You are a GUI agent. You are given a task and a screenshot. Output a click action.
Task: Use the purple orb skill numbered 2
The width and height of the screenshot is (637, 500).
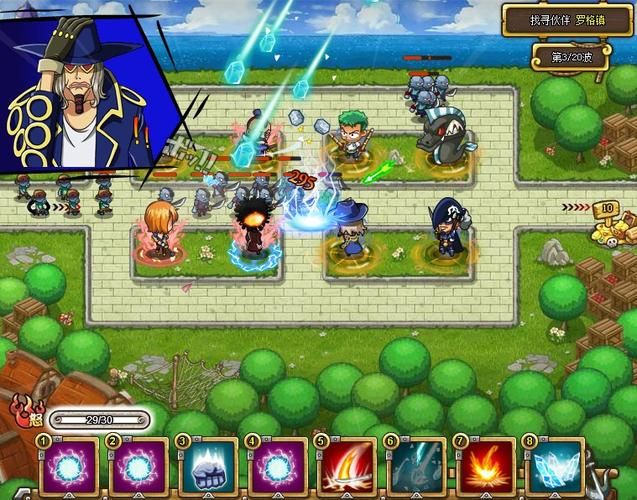pos(139,467)
